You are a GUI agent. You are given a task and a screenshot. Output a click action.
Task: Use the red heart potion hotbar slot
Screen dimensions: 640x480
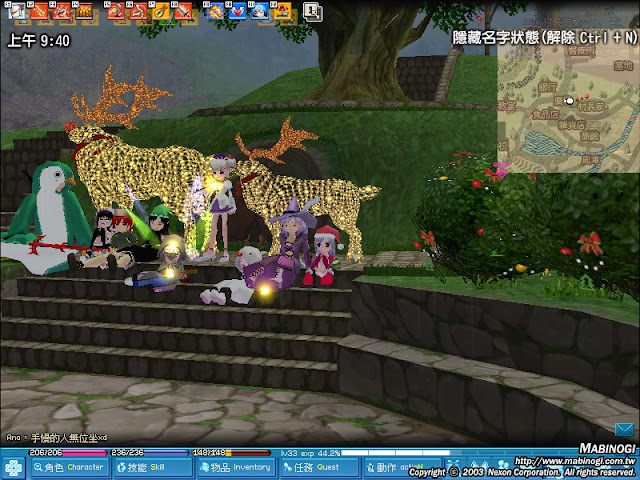coord(237,12)
